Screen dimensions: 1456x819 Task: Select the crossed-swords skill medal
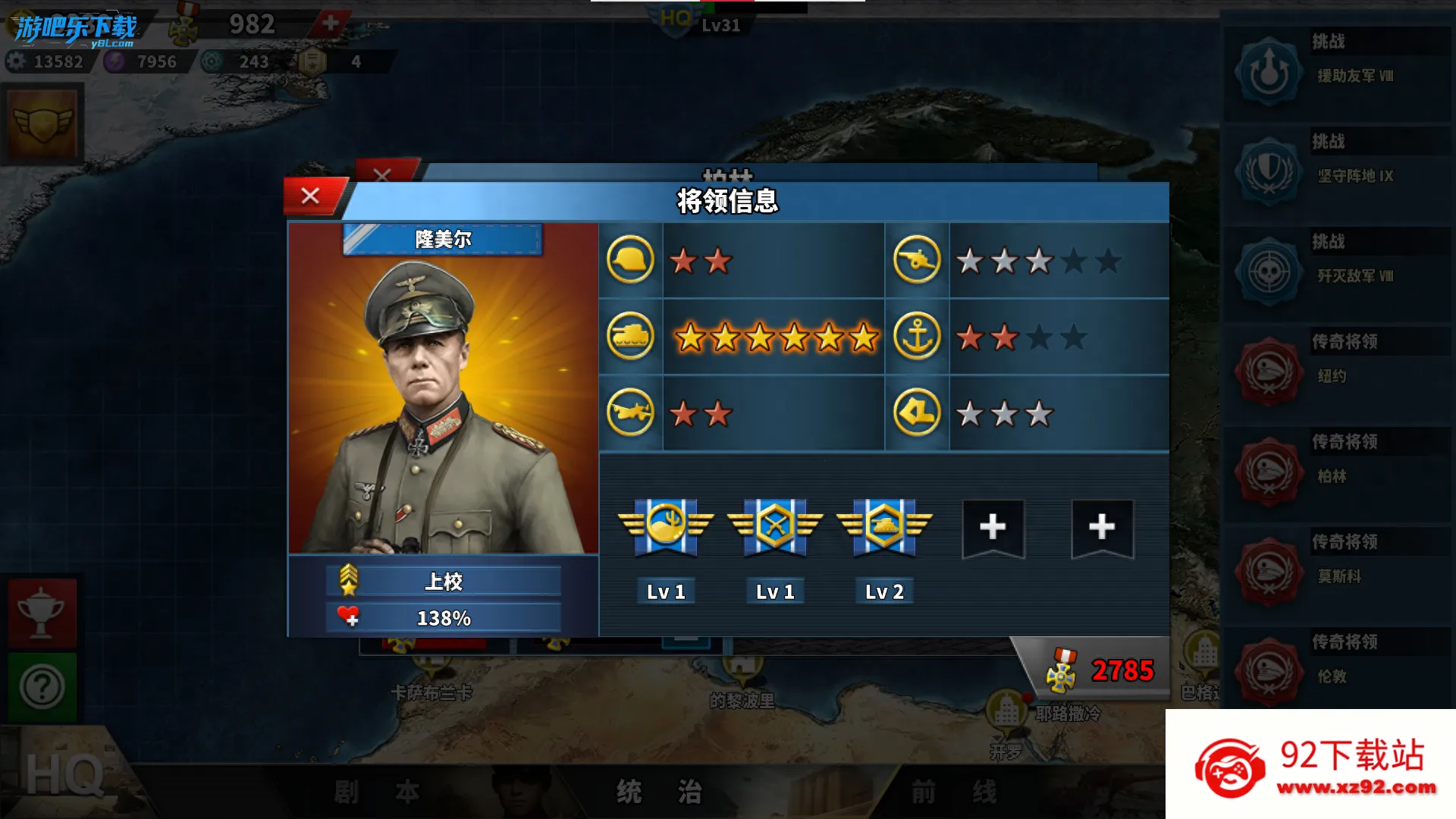click(775, 526)
